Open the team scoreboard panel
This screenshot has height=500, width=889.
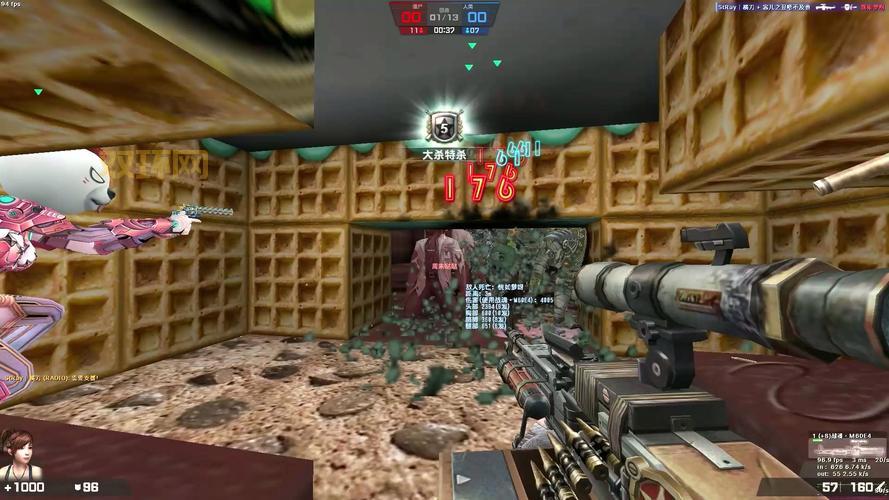click(444, 18)
